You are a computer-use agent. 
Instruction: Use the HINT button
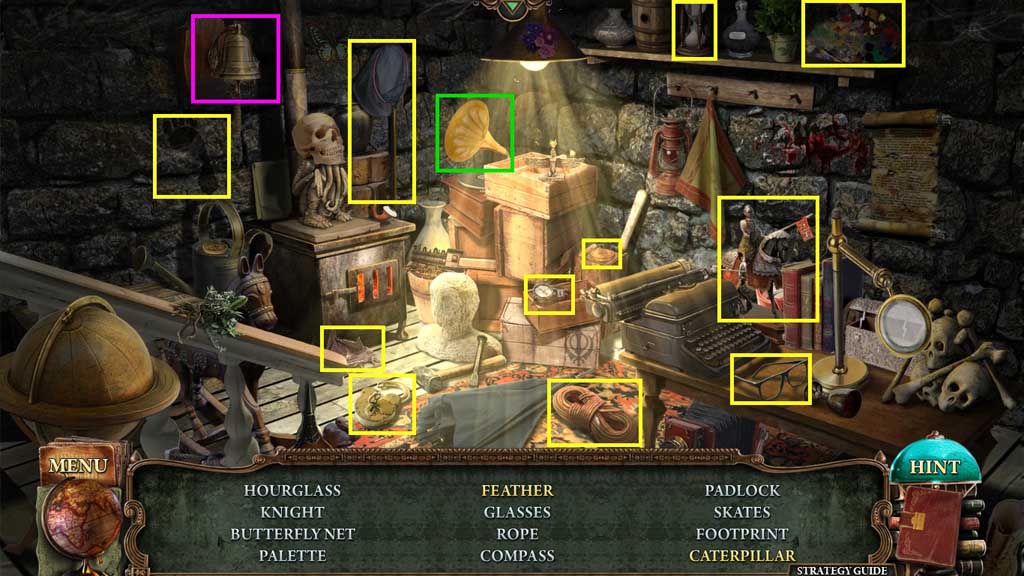click(934, 467)
